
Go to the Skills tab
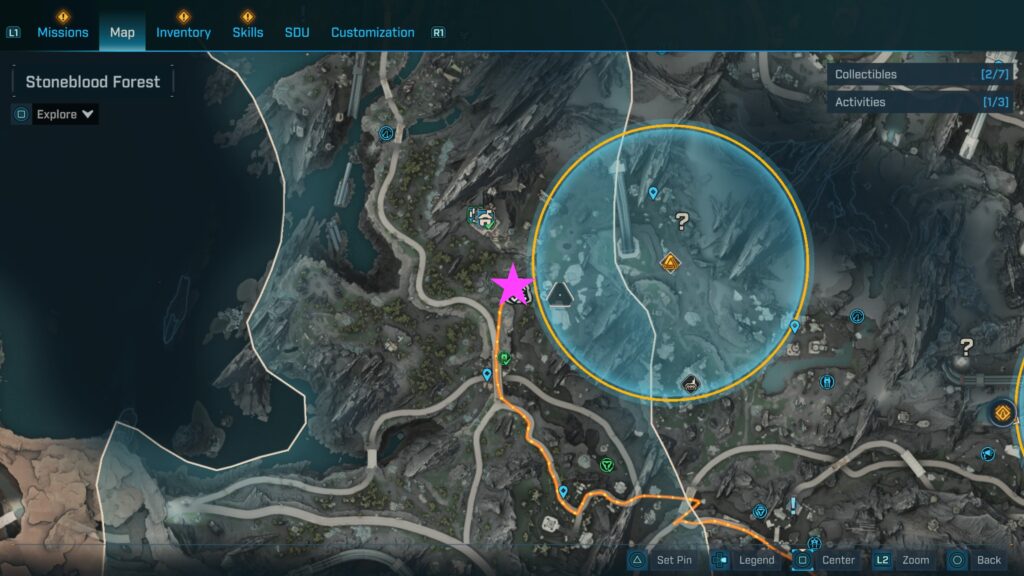(247, 32)
